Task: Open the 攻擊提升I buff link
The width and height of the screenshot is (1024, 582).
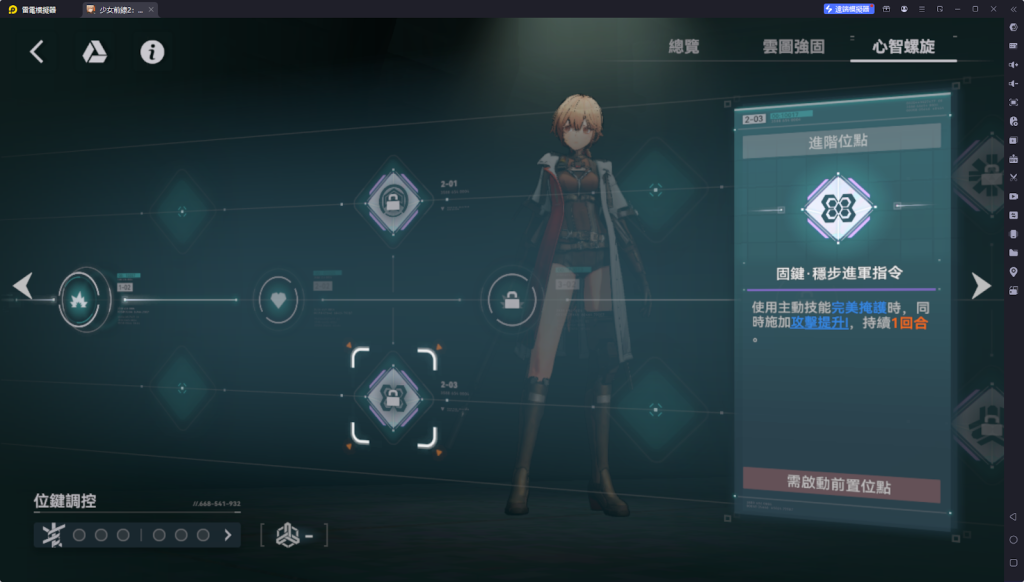Action: tap(819, 323)
